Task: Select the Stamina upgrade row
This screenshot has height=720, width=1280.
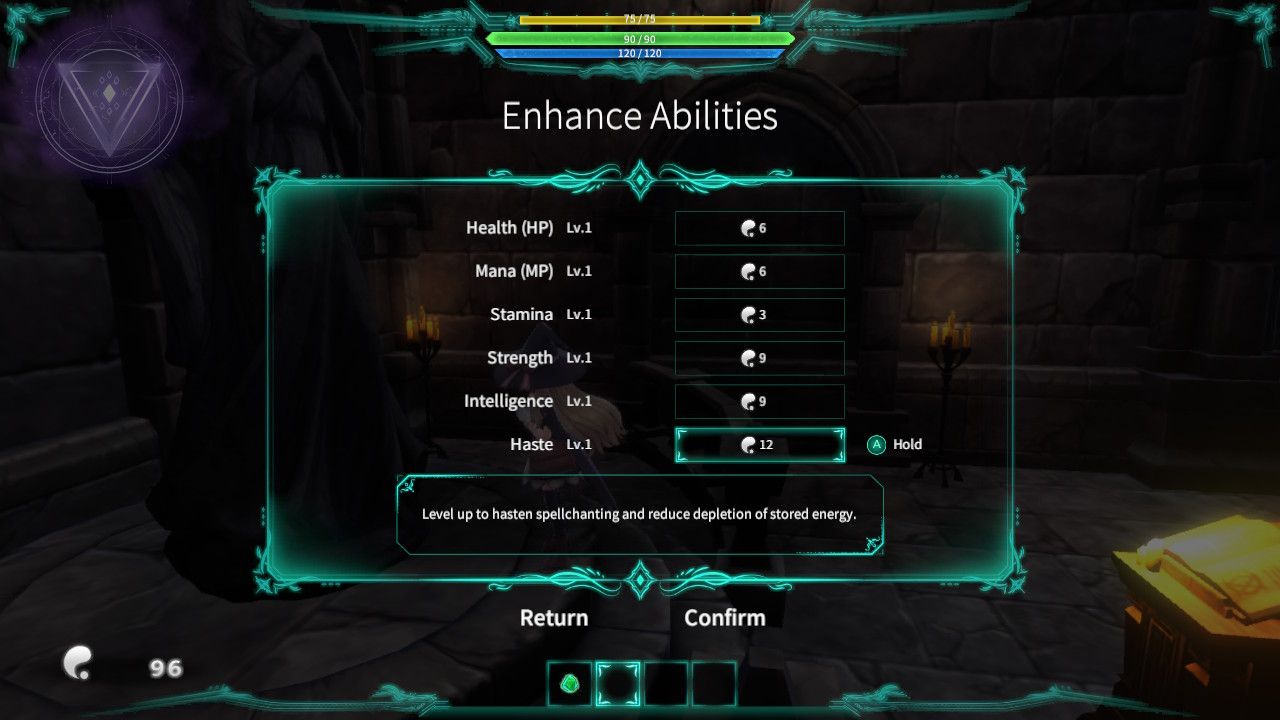Action: point(760,314)
